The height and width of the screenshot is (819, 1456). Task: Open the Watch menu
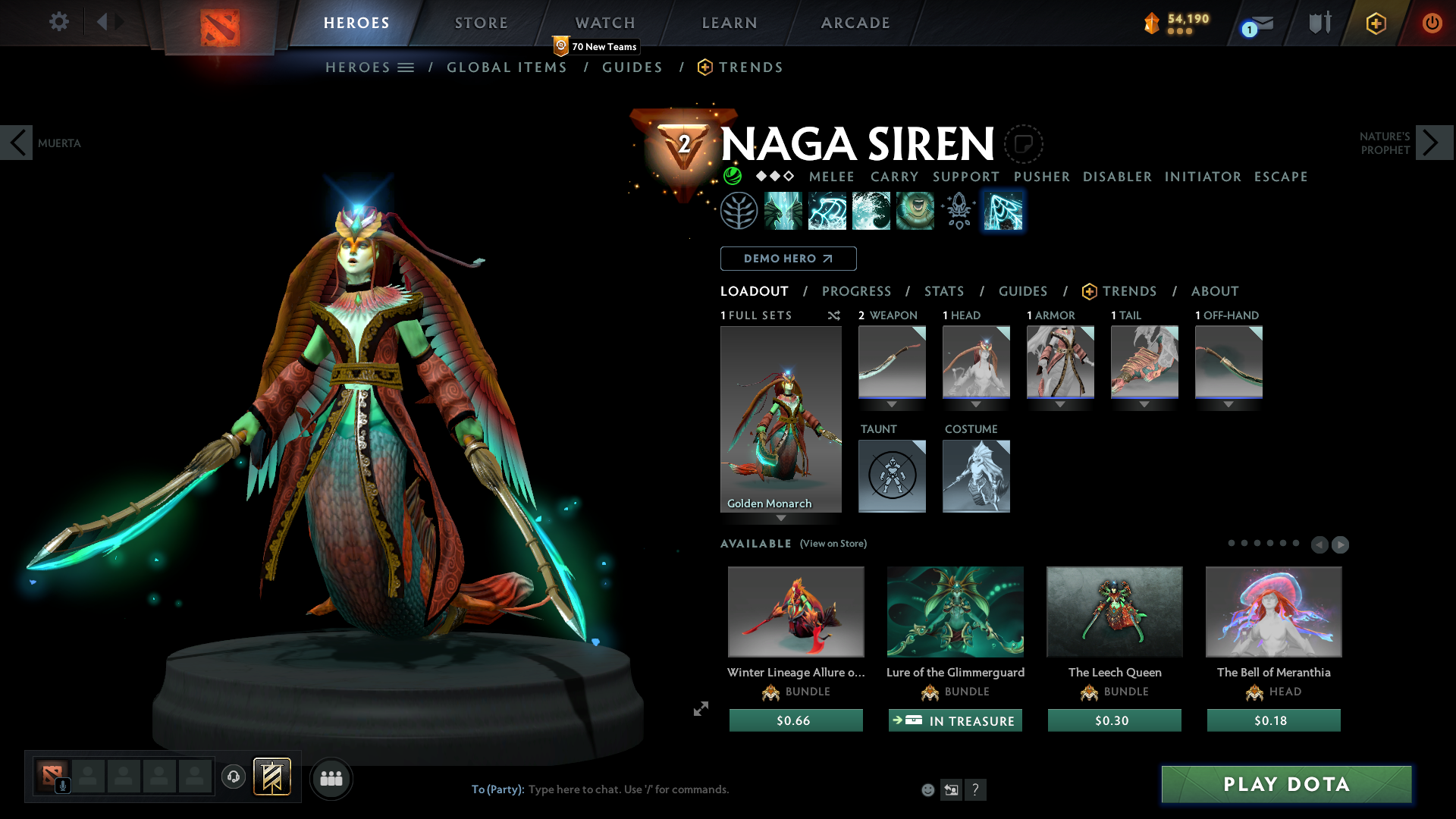604,23
